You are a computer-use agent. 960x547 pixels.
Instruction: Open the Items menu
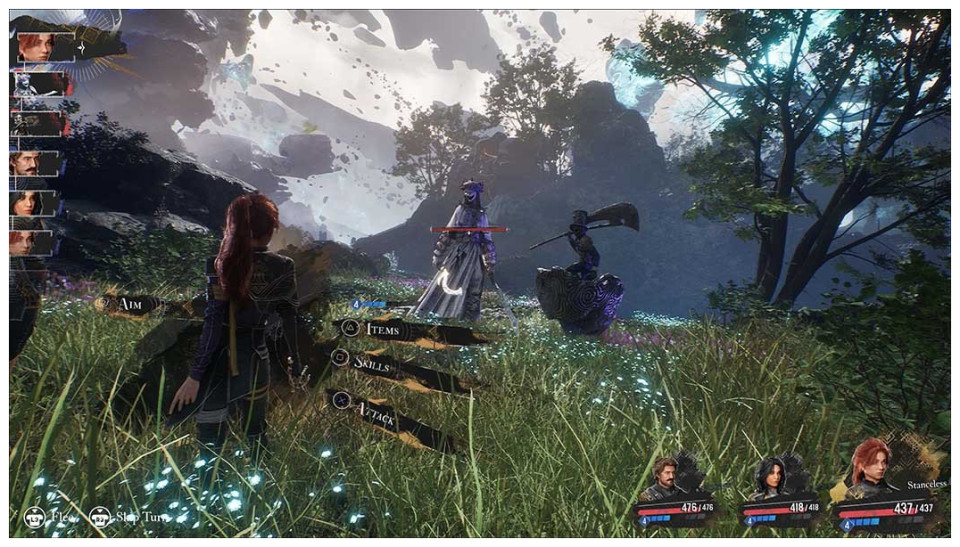385,329
